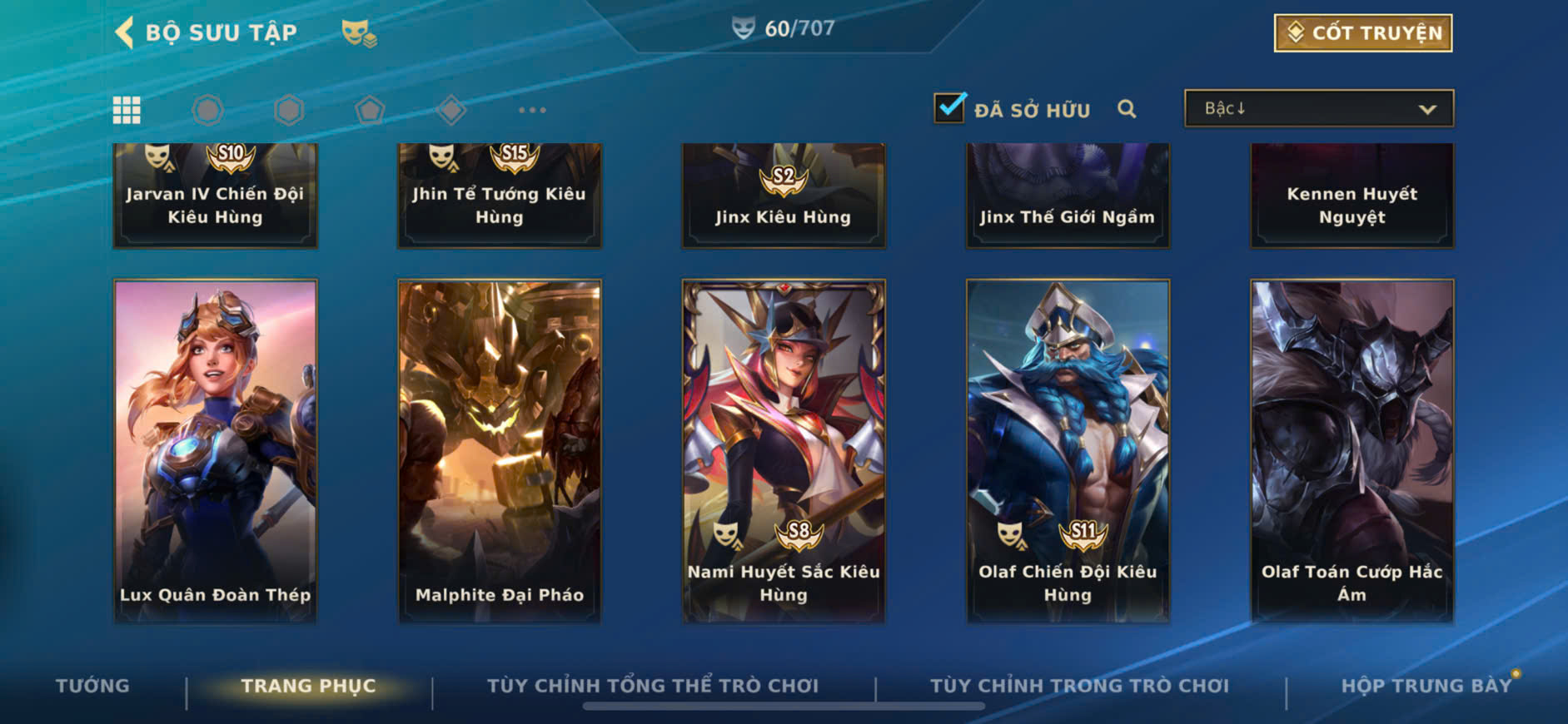Open the Tùy Chỉnh Trong Trò Chơi tab

pos(1079,686)
